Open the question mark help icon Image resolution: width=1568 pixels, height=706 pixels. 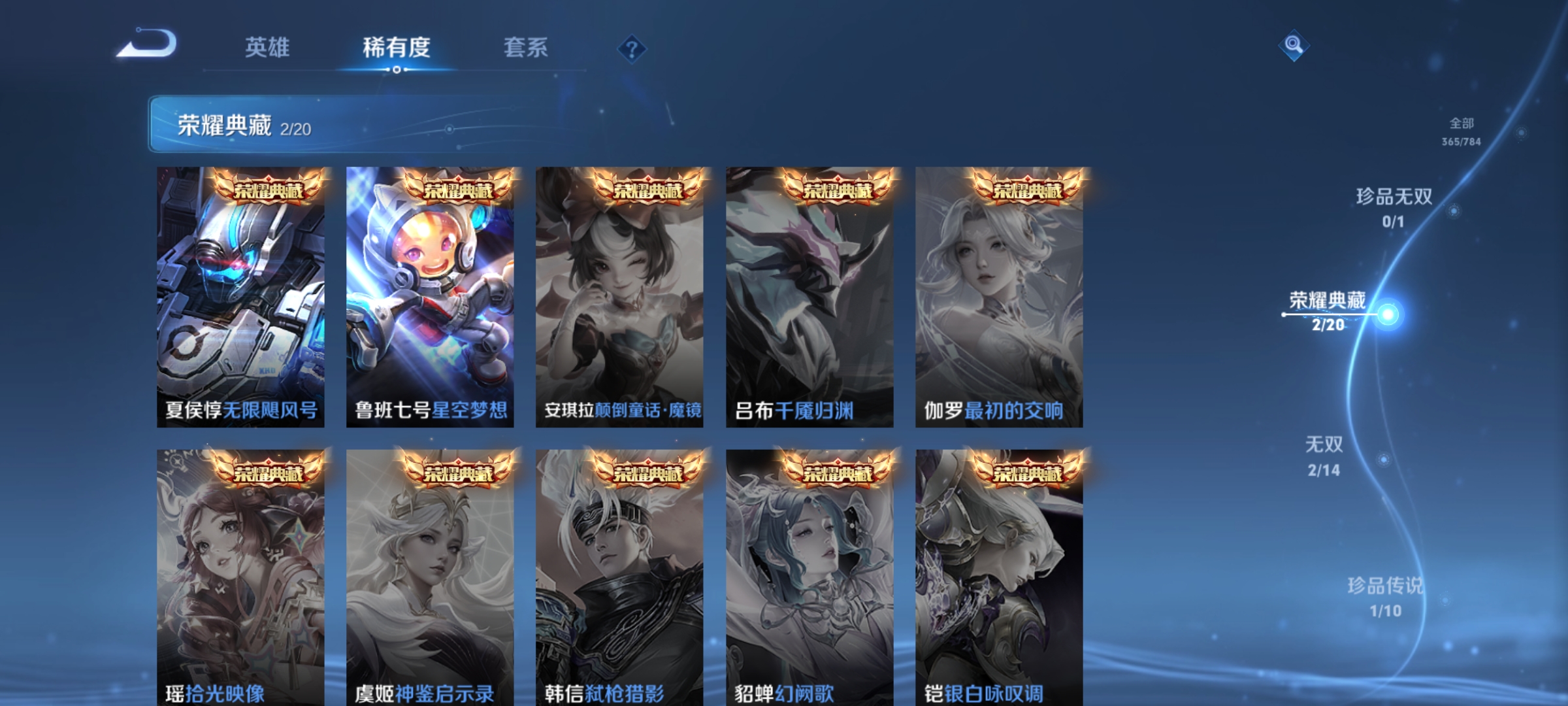pyautogui.click(x=632, y=49)
